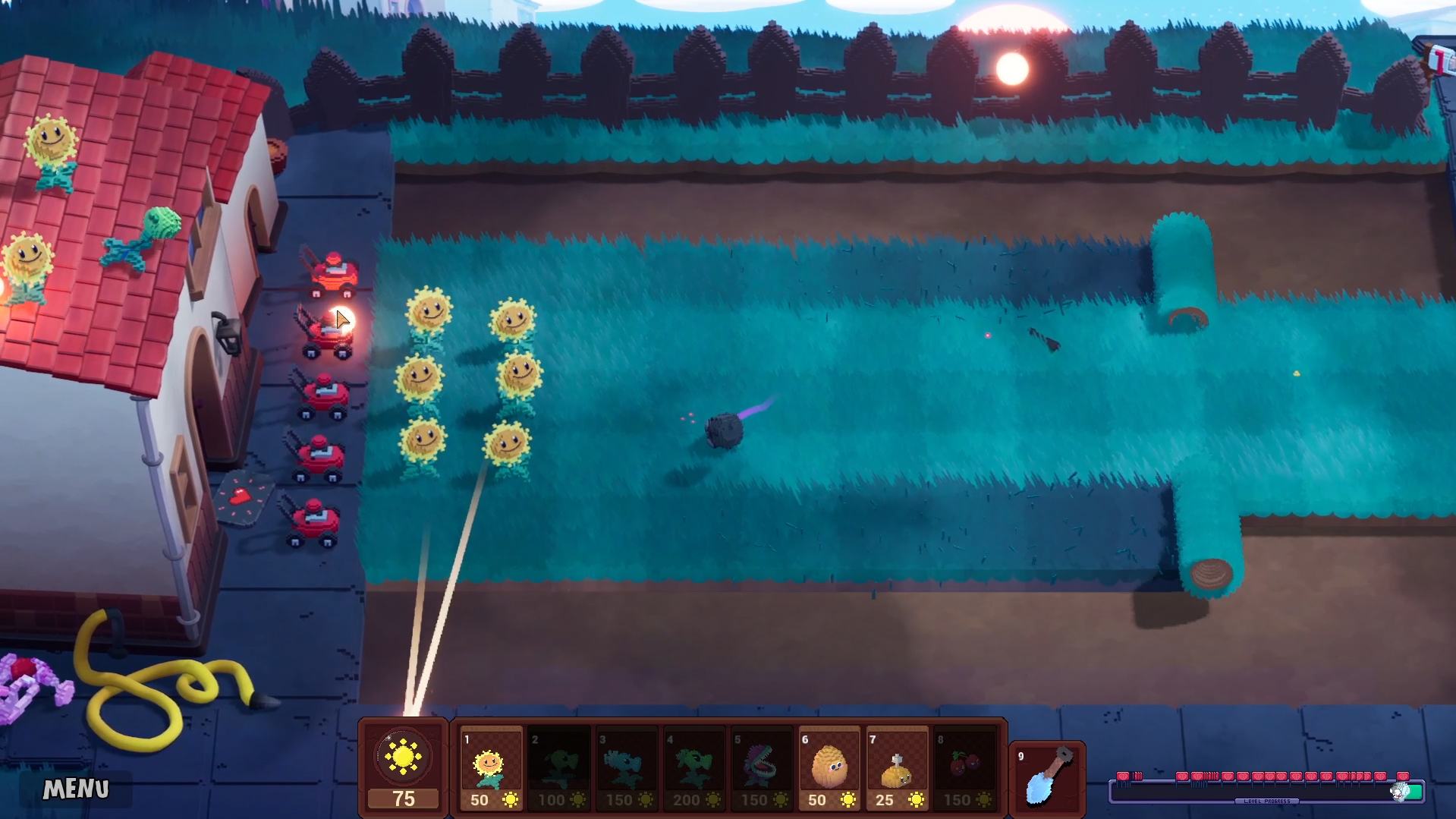This screenshot has width=1456, height=819.
Task: Click the Level Progress bar
Action: pos(1267,793)
